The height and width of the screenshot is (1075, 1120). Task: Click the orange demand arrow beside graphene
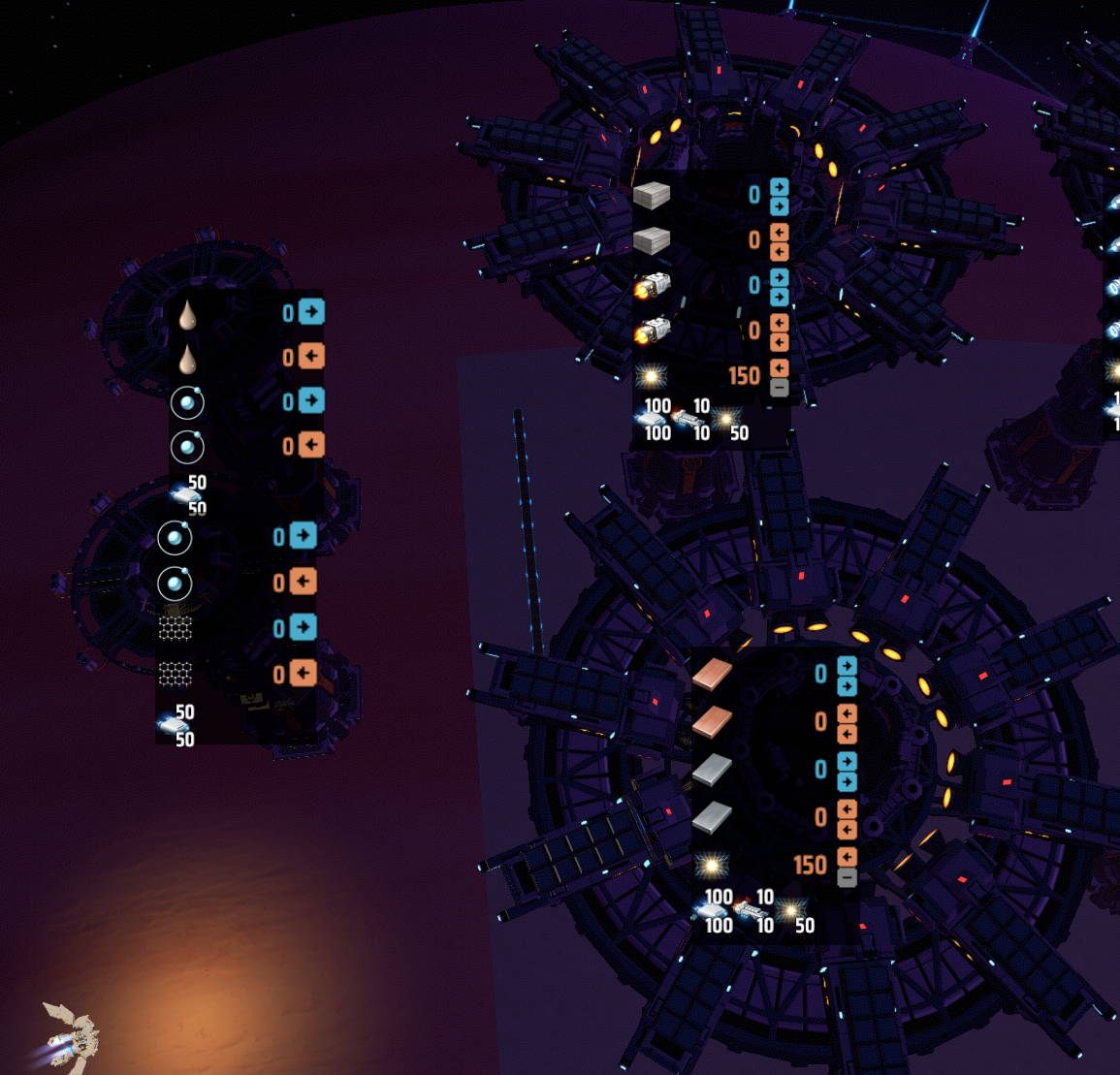303,673
